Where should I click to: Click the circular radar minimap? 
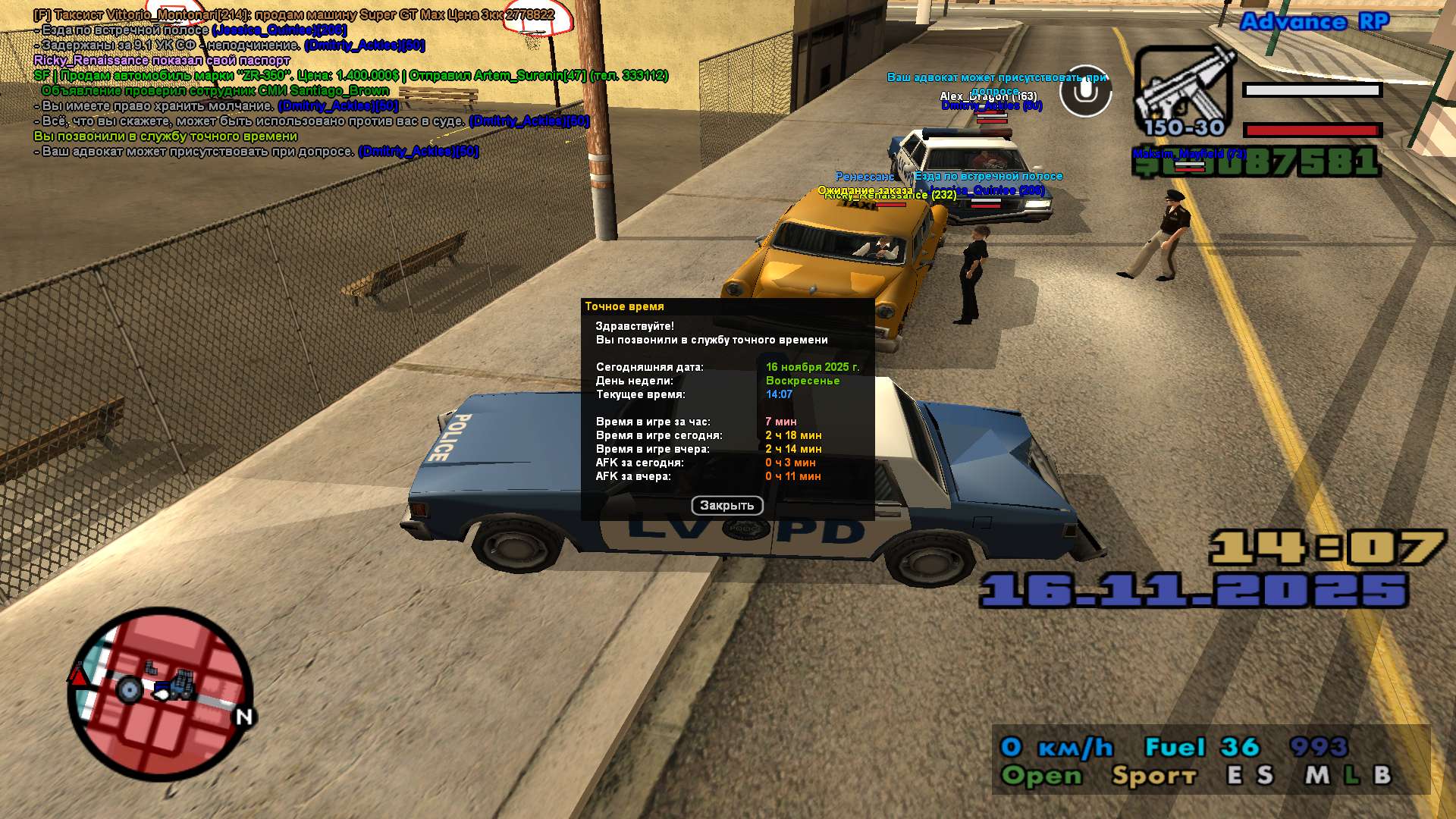coord(161,692)
